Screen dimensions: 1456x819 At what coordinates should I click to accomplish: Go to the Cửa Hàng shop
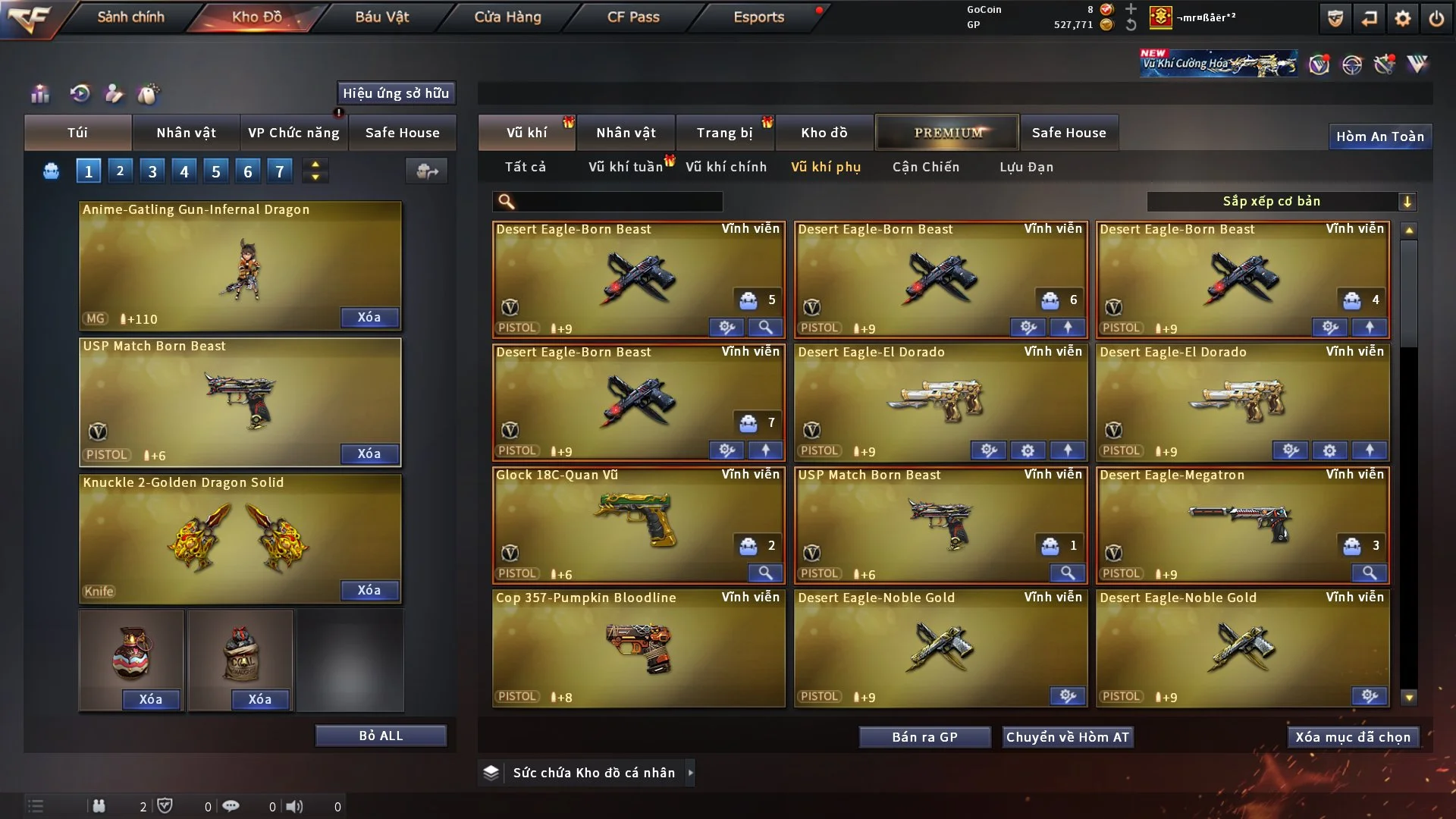pyautogui.click(x=507, y=17)
